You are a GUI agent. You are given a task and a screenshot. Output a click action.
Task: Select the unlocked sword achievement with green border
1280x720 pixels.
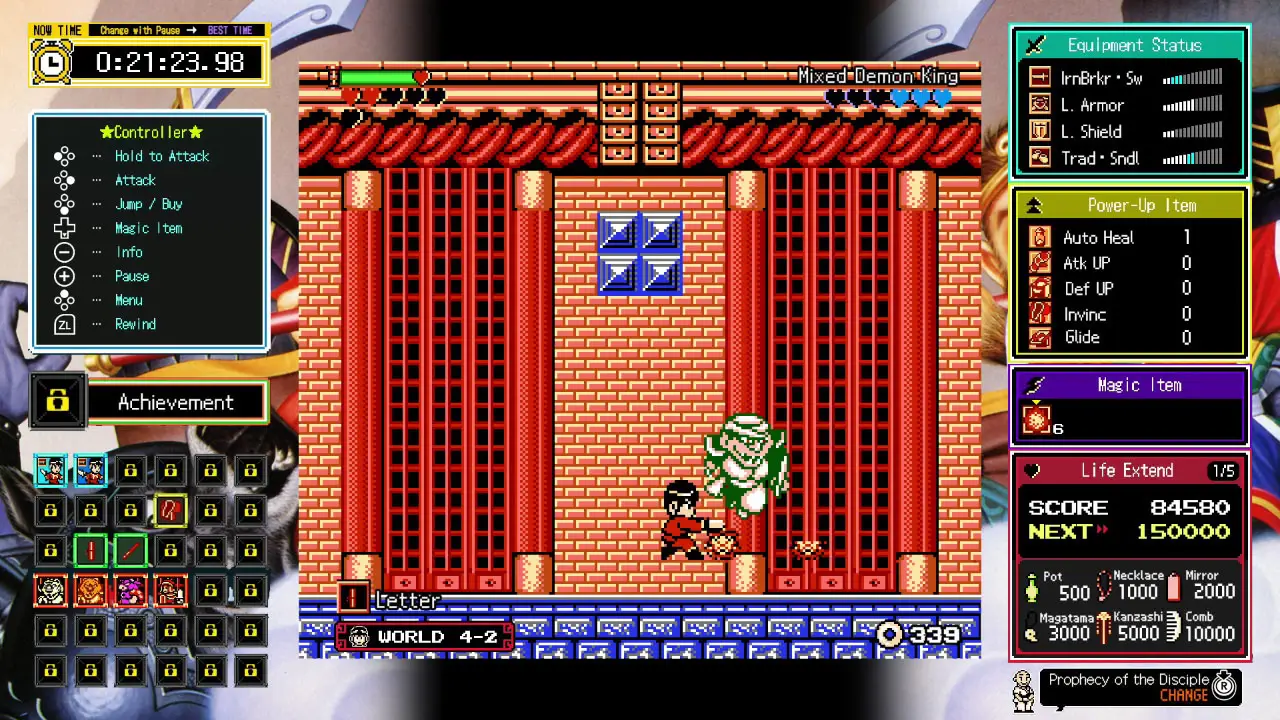click(130, 550)
